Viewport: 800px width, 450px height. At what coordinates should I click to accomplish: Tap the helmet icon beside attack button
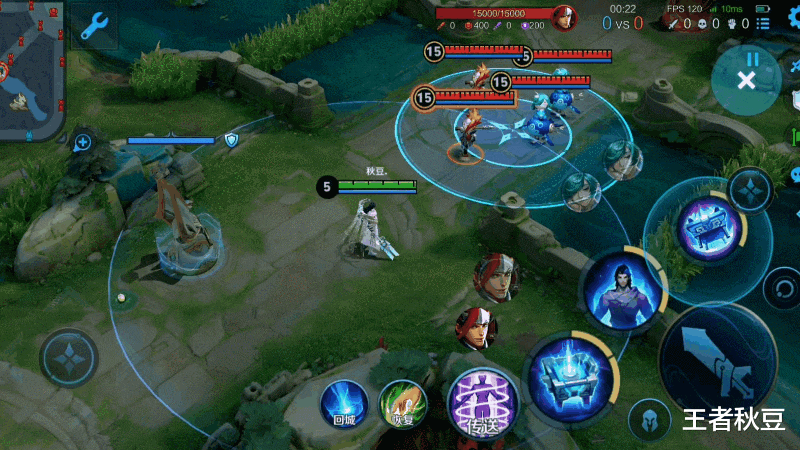click(648, 419)
